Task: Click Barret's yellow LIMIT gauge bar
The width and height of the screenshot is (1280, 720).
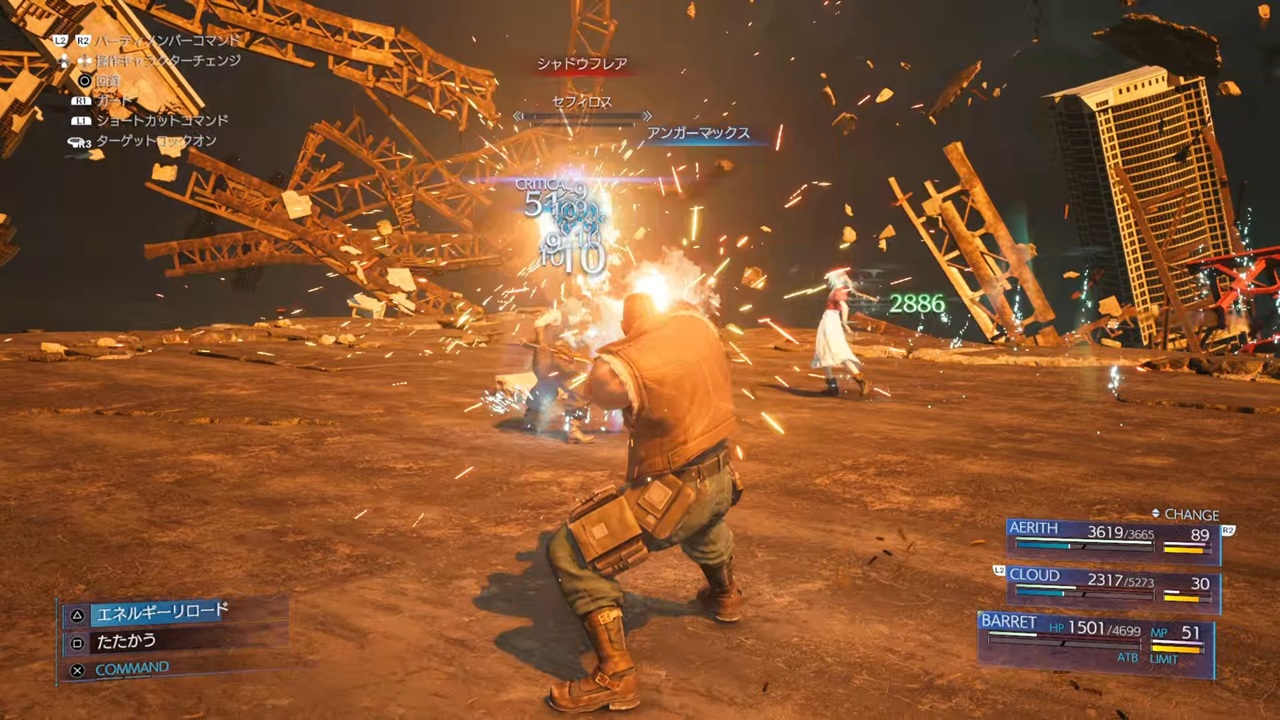Action: point(1176,649)
